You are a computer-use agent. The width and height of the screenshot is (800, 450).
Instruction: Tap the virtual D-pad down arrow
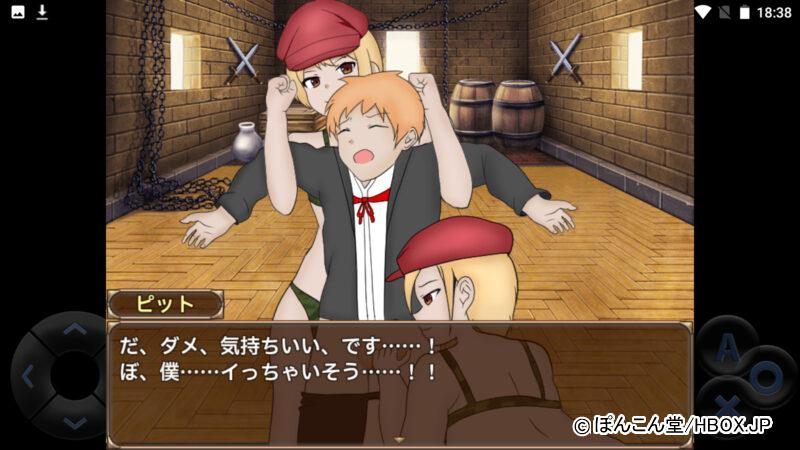coord(75,422)
